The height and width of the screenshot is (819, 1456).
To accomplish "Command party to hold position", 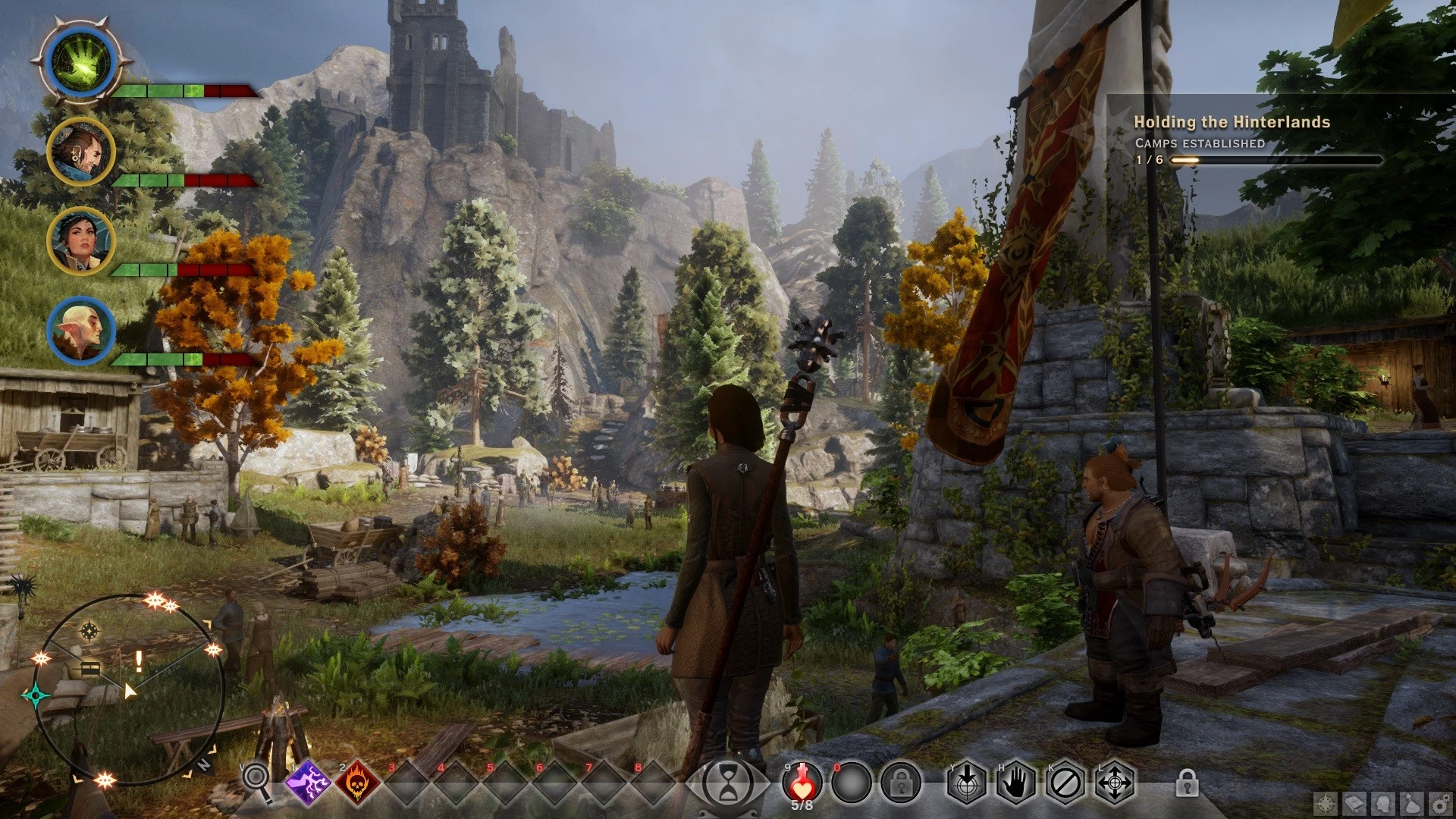I will (x=1015, y=783).
